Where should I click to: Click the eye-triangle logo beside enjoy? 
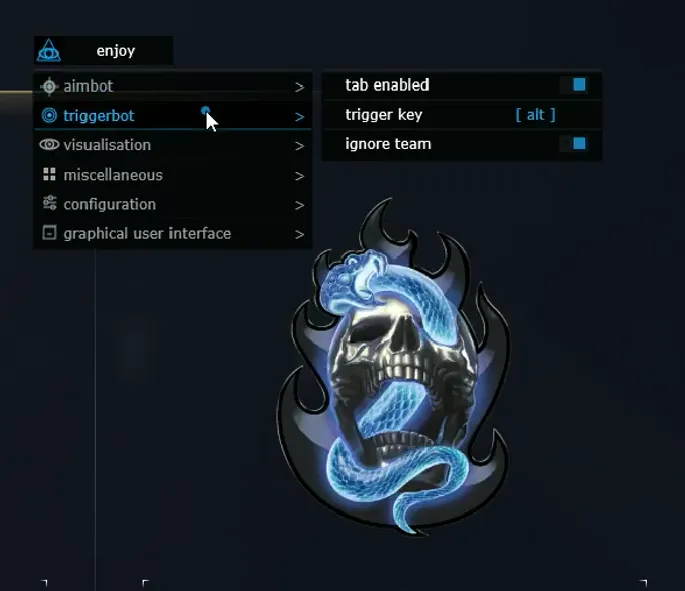(49, 51)
